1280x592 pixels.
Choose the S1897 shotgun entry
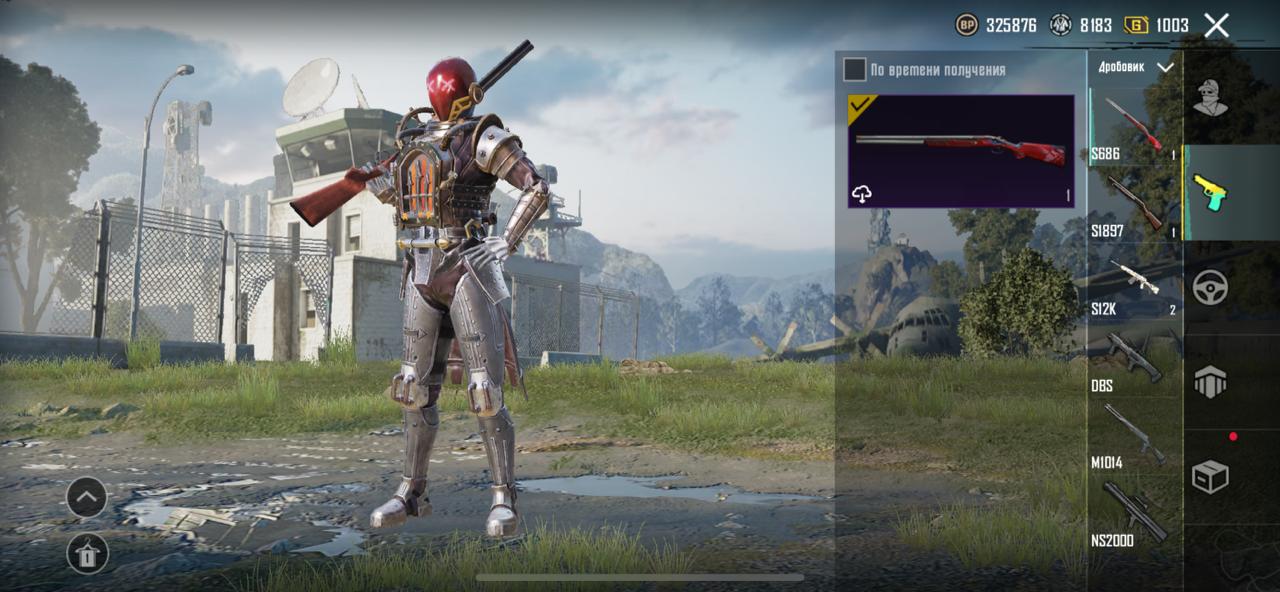[1135, 205]
